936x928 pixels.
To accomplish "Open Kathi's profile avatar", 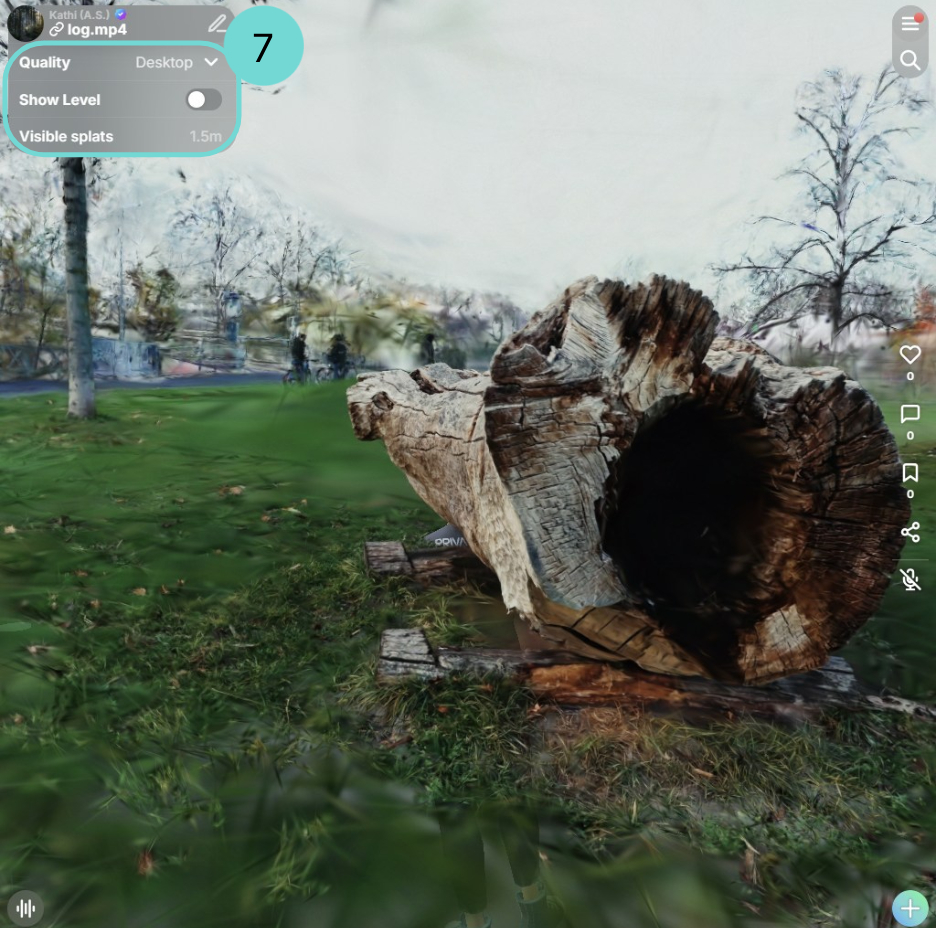I will pos(25,23).
